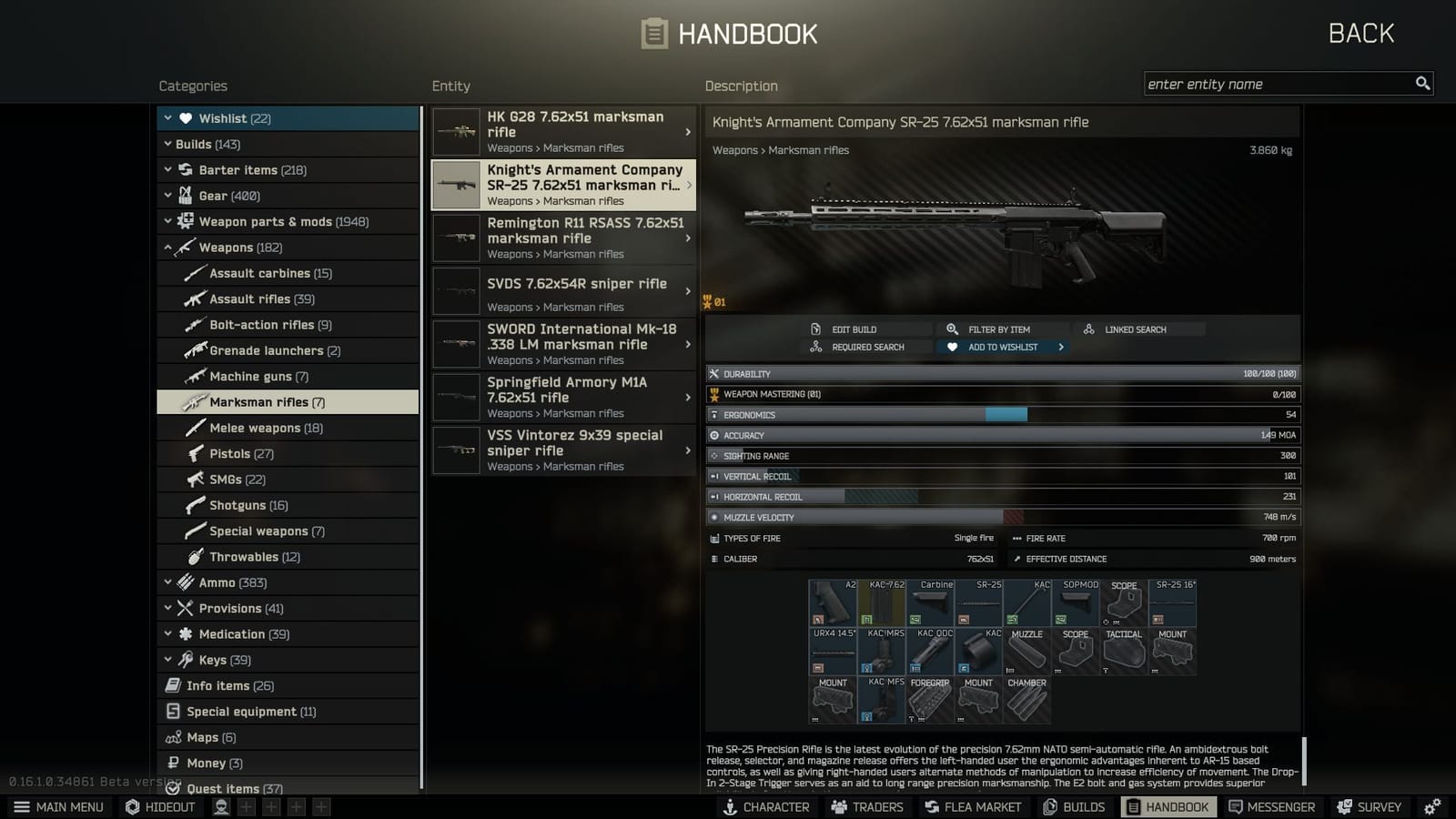Select the Pistols weapon icon in the sidebar
1456x819 pixels.
(196, 453)
